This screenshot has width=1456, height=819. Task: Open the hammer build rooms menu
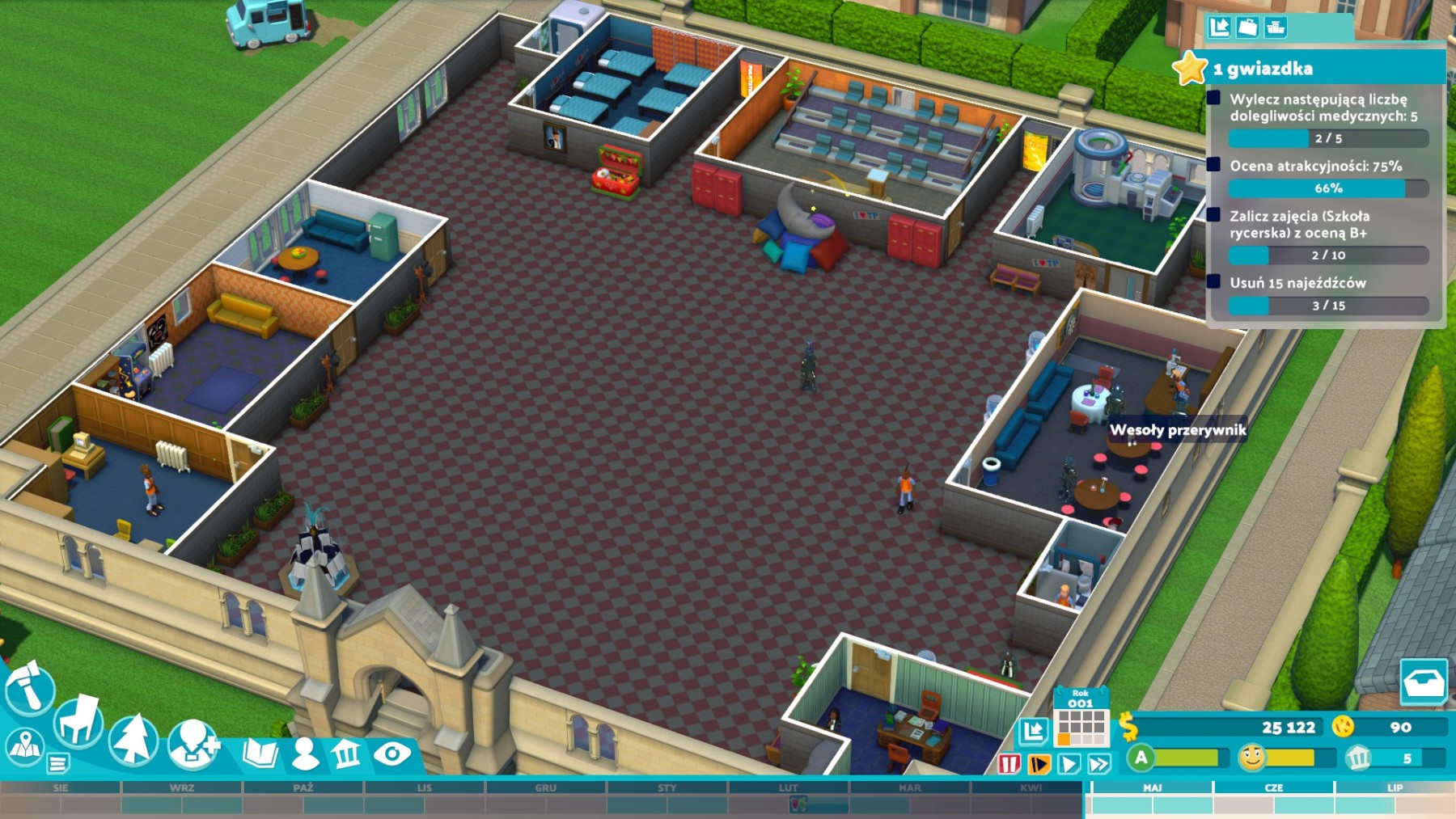29,689
